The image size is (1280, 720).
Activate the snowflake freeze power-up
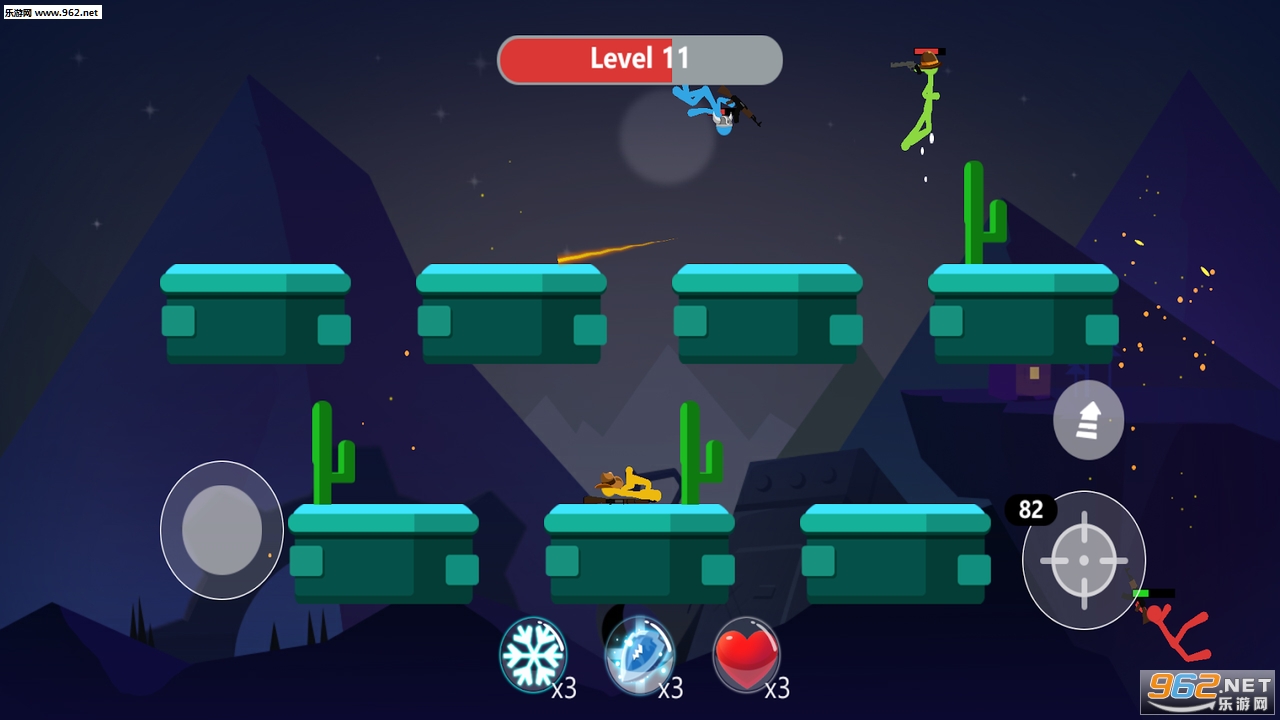tap(533, 654)
